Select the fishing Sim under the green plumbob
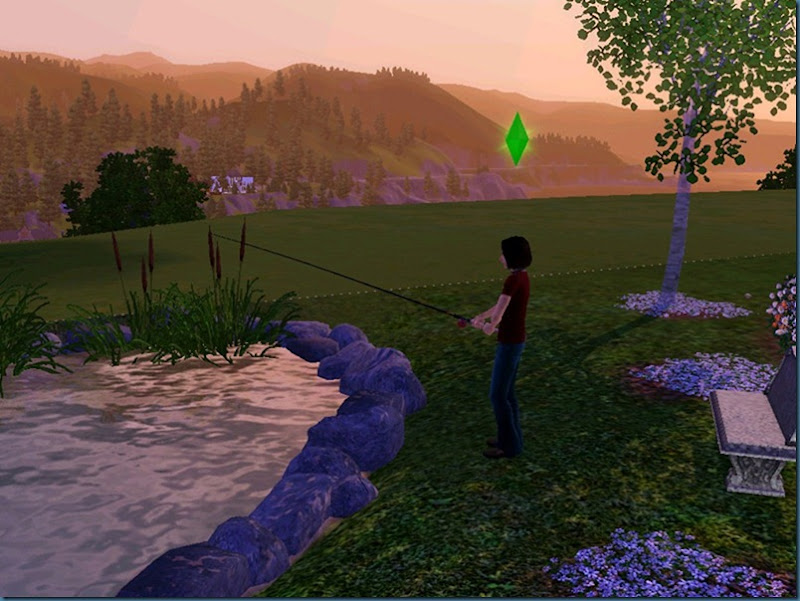 pyautogui.click(x=509, y=340)
